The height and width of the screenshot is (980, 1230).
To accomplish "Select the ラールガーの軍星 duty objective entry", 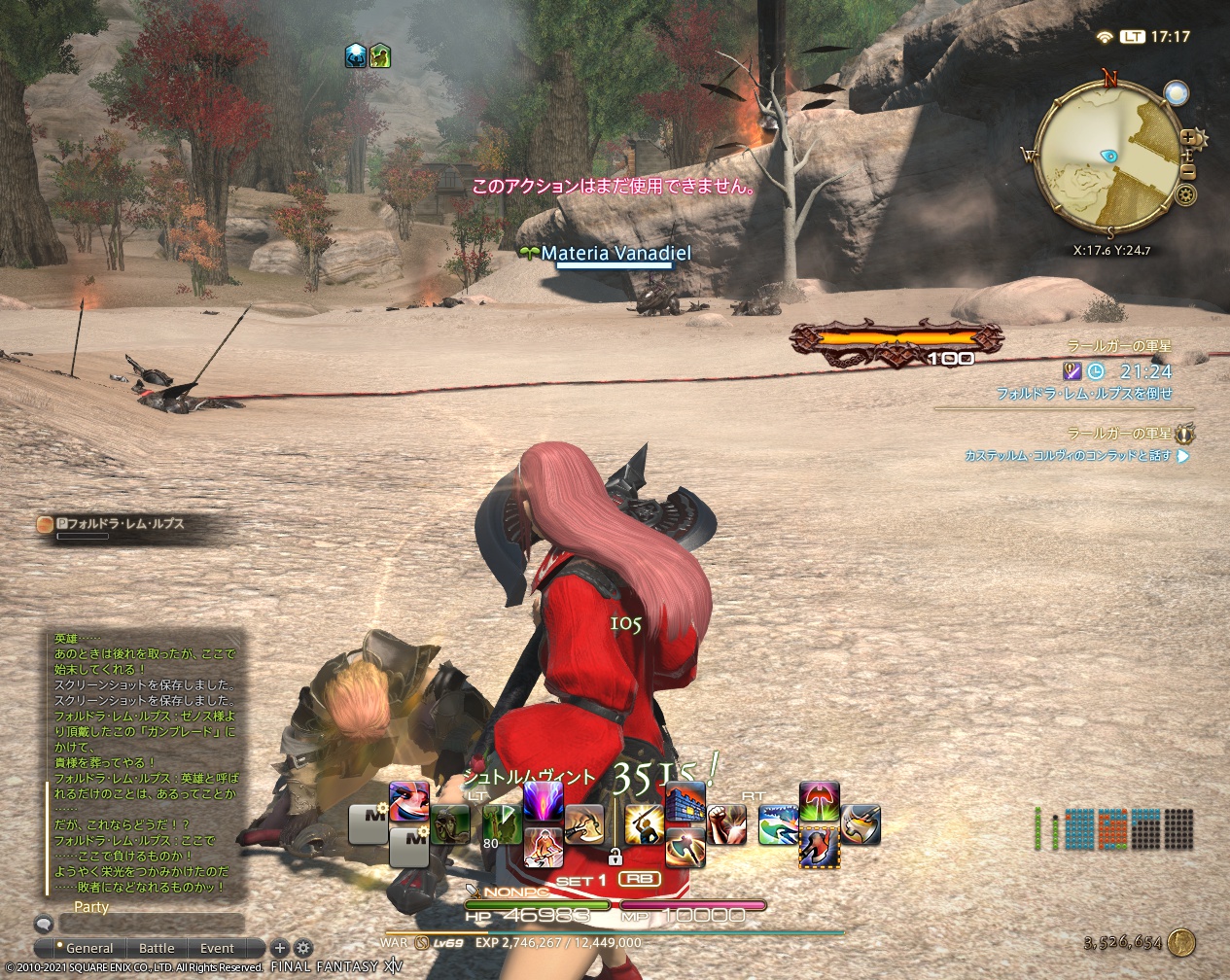I will pos(1118,346).
